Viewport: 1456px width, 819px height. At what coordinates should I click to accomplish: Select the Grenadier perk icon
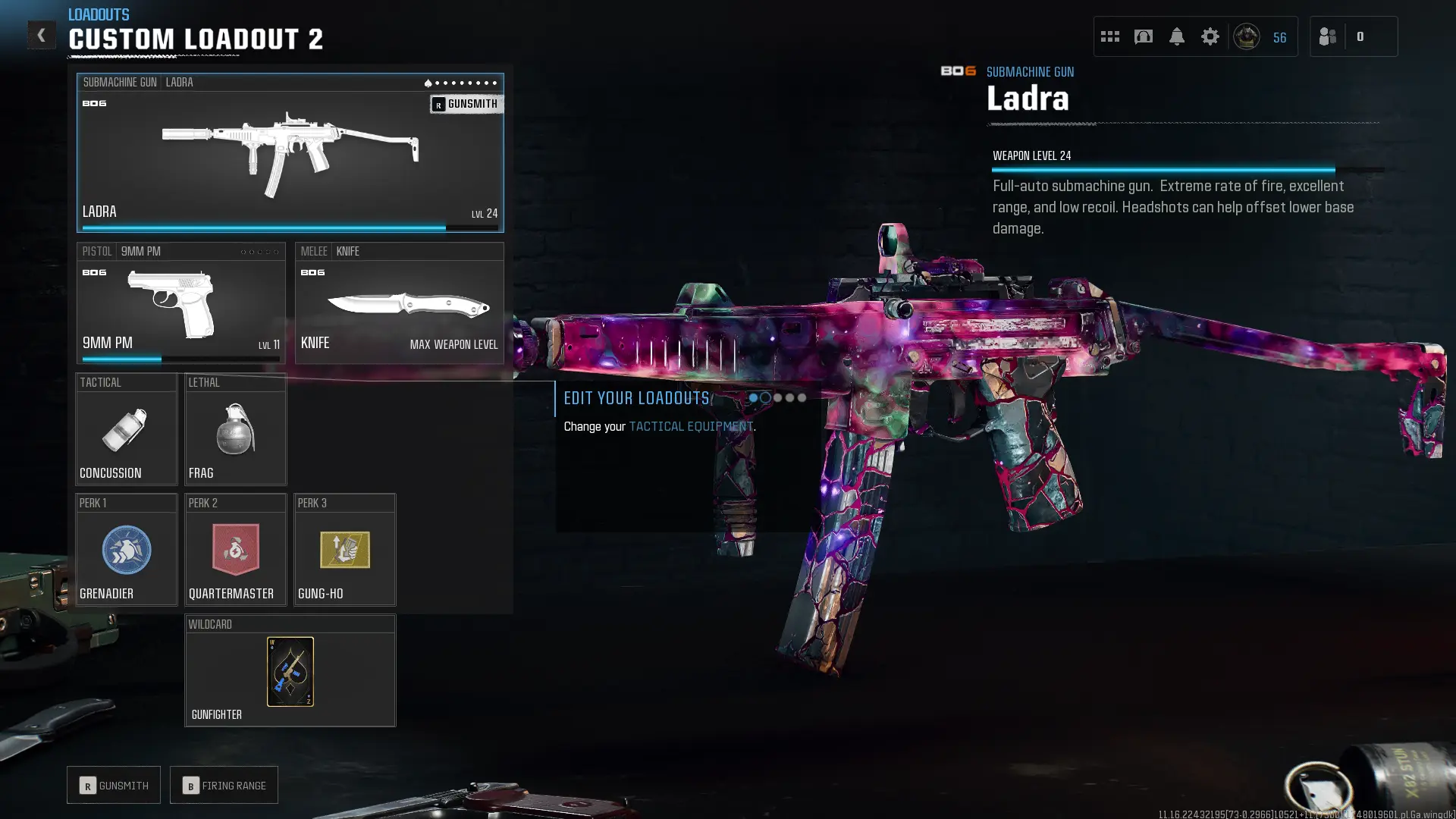pos(126,550)
